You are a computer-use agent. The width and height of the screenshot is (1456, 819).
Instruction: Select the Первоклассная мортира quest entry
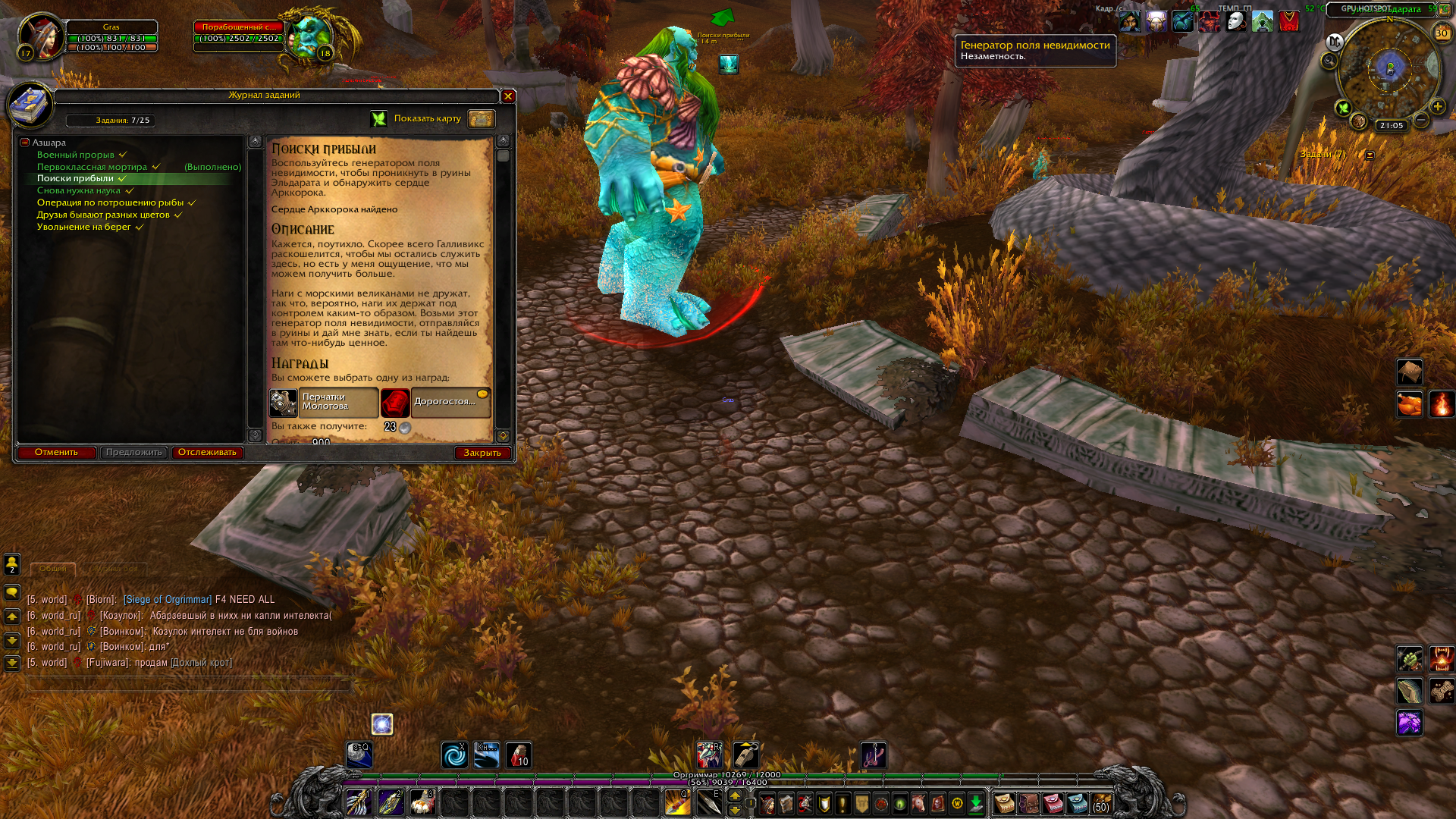[92, 167]
